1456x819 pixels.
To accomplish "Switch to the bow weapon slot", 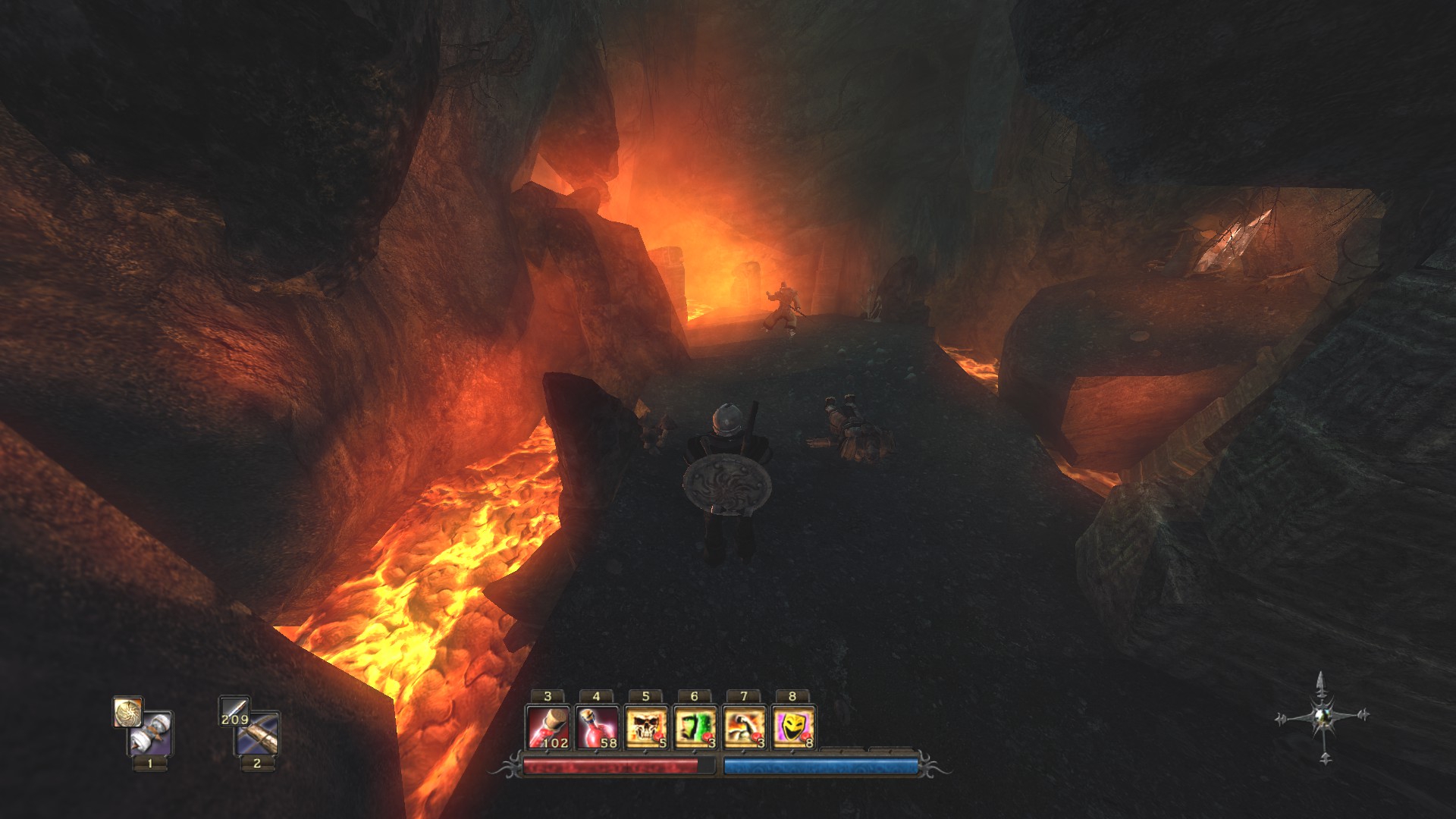I will [x=259, y=734].
